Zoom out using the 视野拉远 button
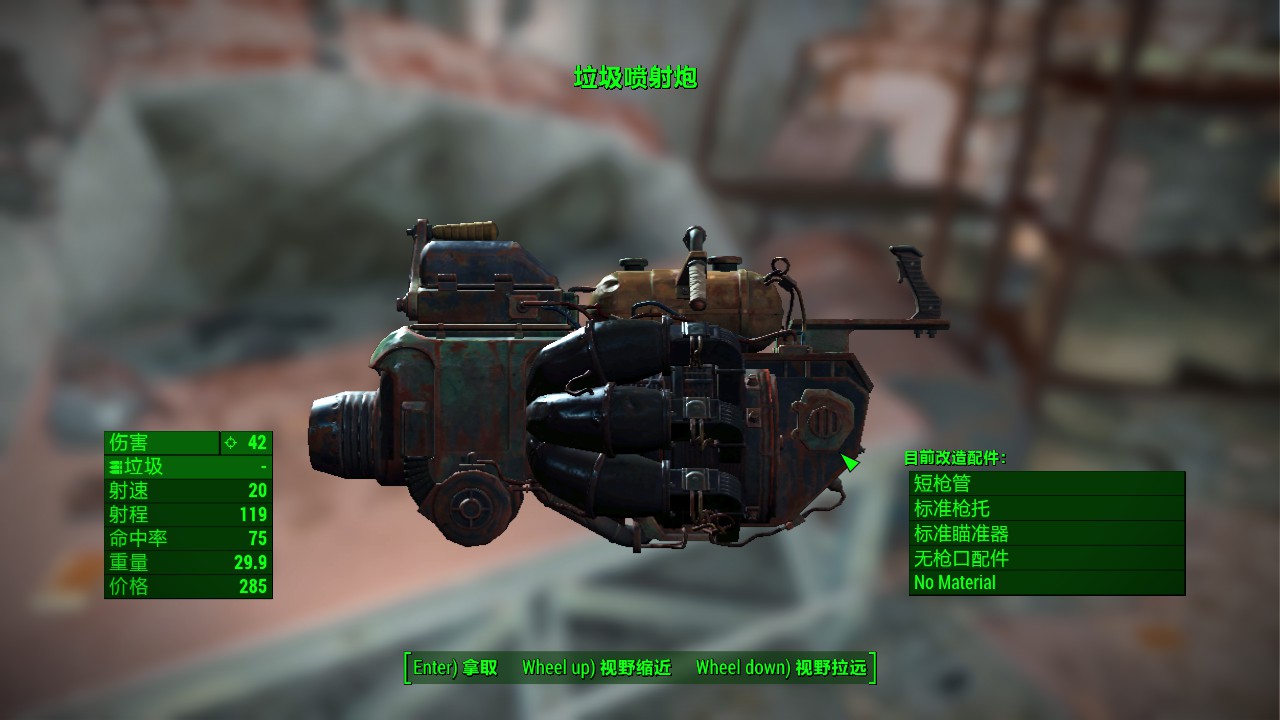This screenshot has width=1280, height=720. coord(781,668)
